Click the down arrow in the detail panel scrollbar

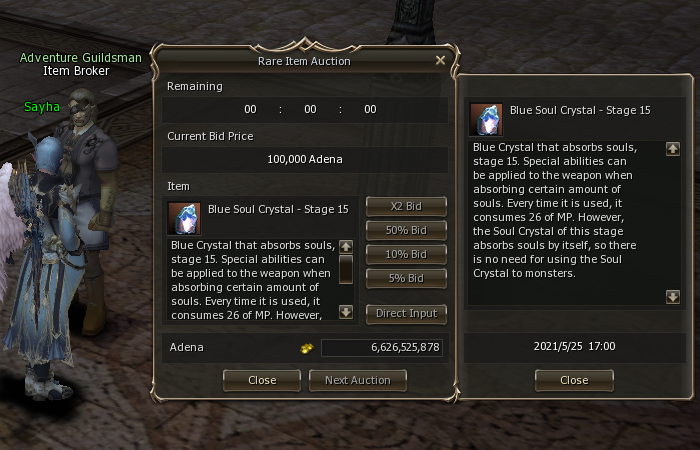click(x=673, y=296)
